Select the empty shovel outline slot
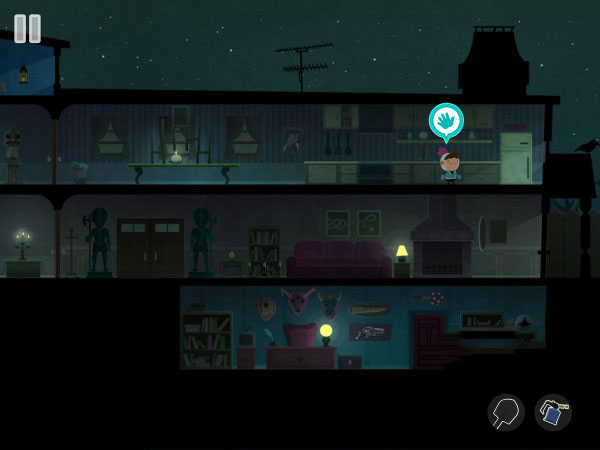The height and width of the screenshot is (450, 600). click(506, 412)
